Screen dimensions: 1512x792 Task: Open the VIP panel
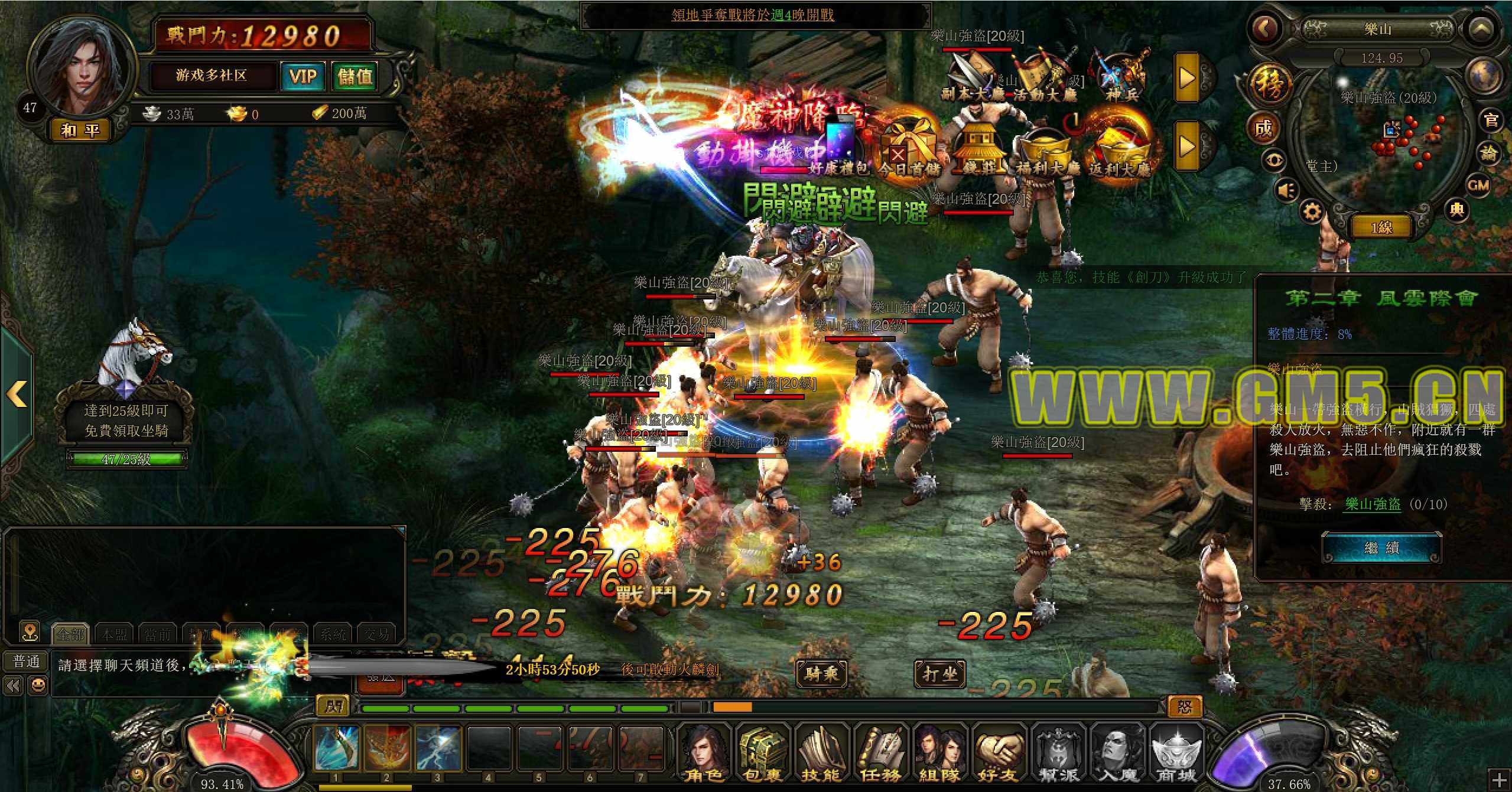[x=303, y=76]
